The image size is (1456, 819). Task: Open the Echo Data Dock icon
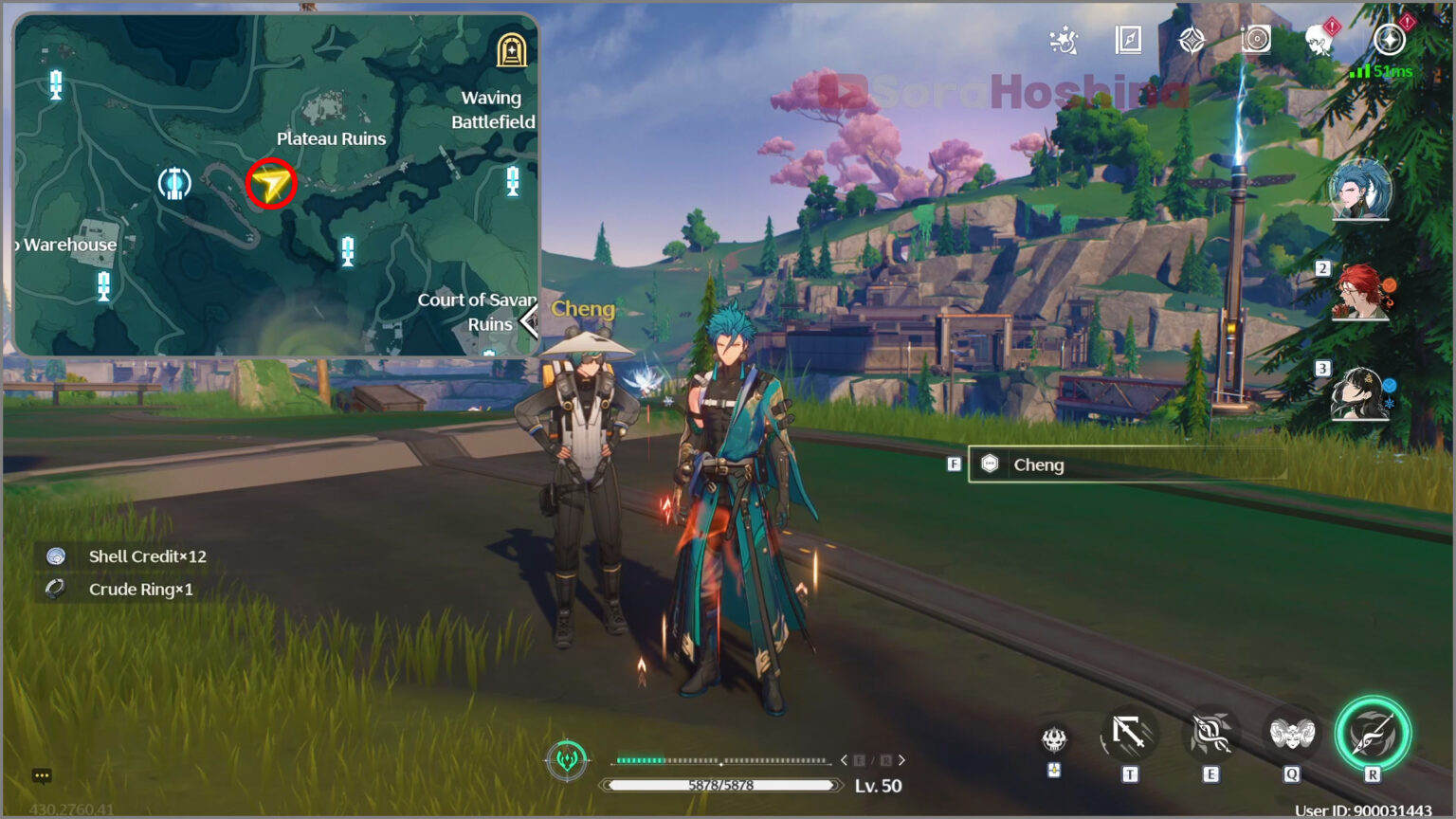[x=1255, y=42]
